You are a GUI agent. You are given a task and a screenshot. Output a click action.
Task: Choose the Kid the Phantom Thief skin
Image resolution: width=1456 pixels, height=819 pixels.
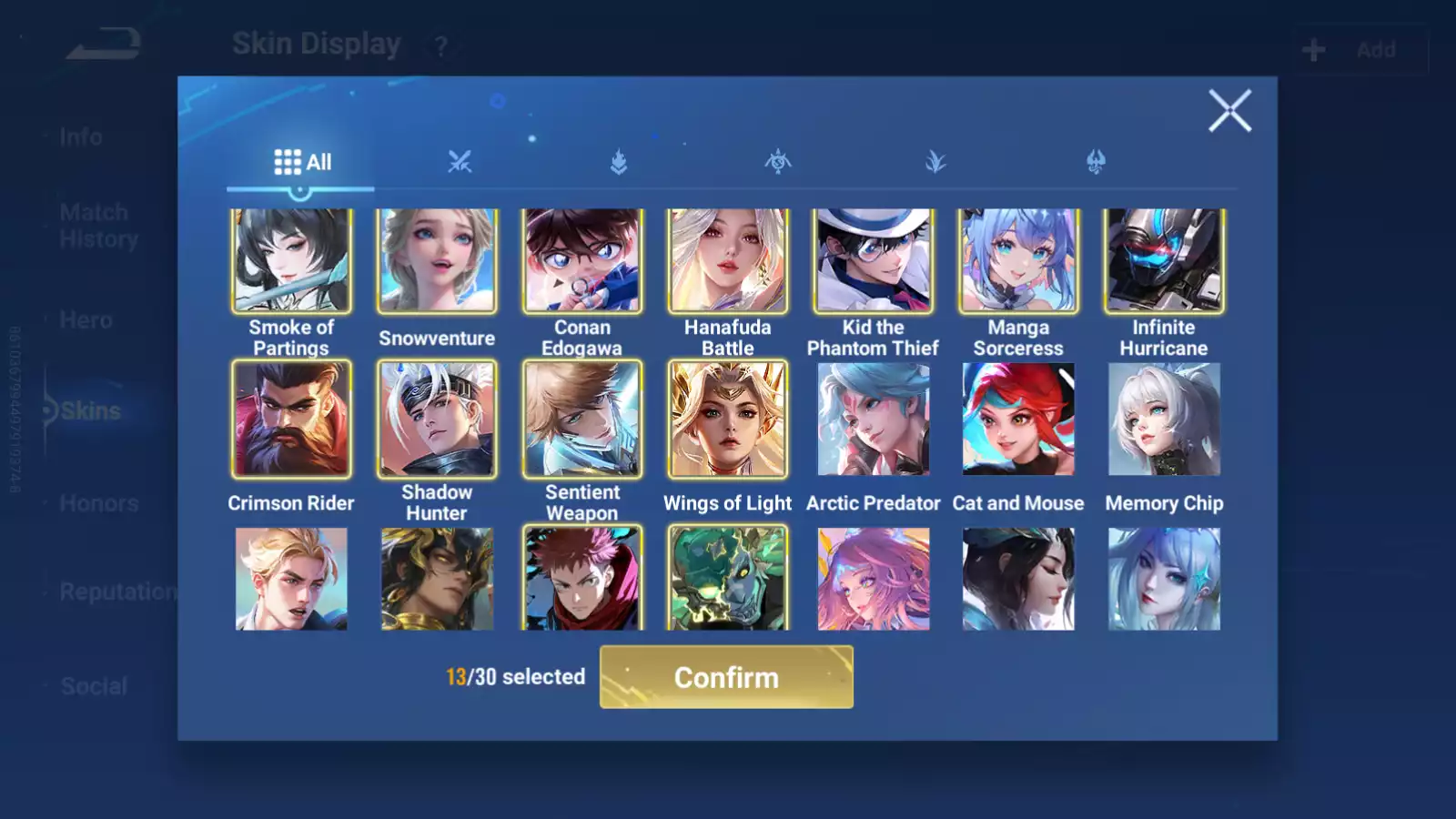pyautogui.click(x=873, y=260)
